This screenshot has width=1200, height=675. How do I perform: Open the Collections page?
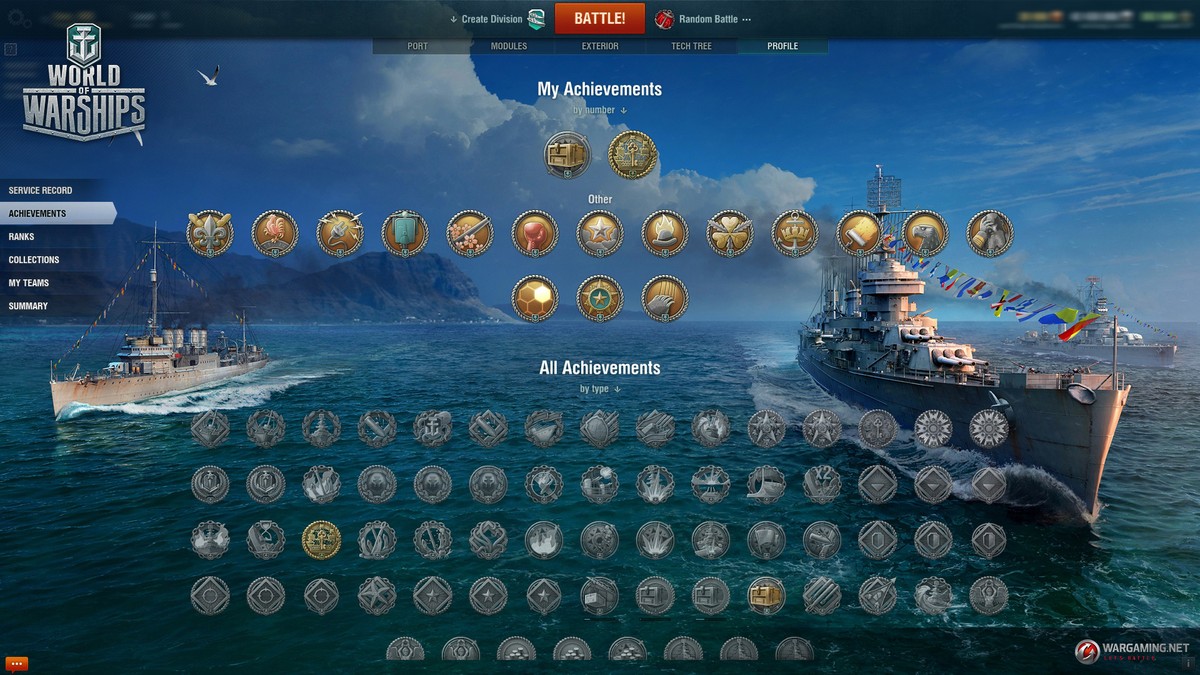click(x=34, y=259)
